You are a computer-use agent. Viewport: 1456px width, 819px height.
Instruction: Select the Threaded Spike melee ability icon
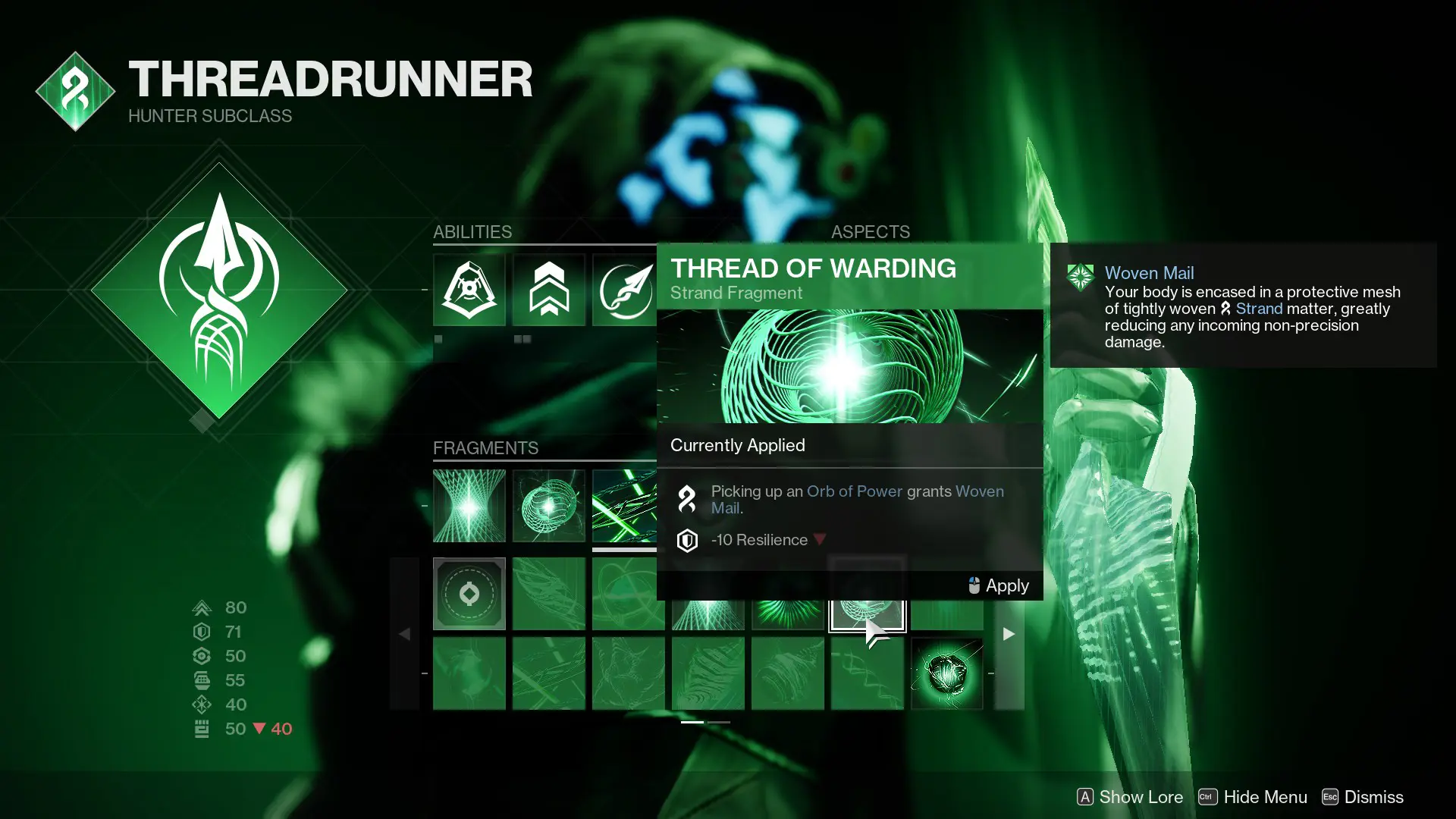pos(626,290)
